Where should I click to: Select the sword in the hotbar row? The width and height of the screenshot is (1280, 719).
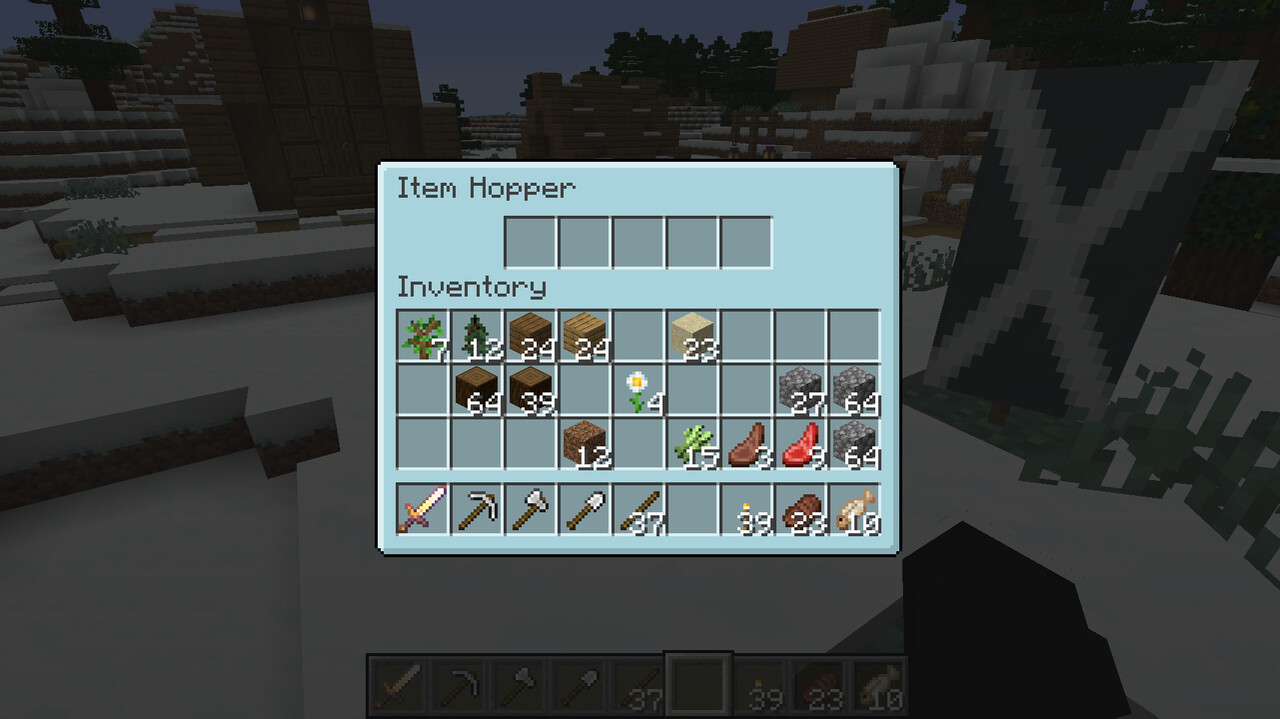[422, 509]
